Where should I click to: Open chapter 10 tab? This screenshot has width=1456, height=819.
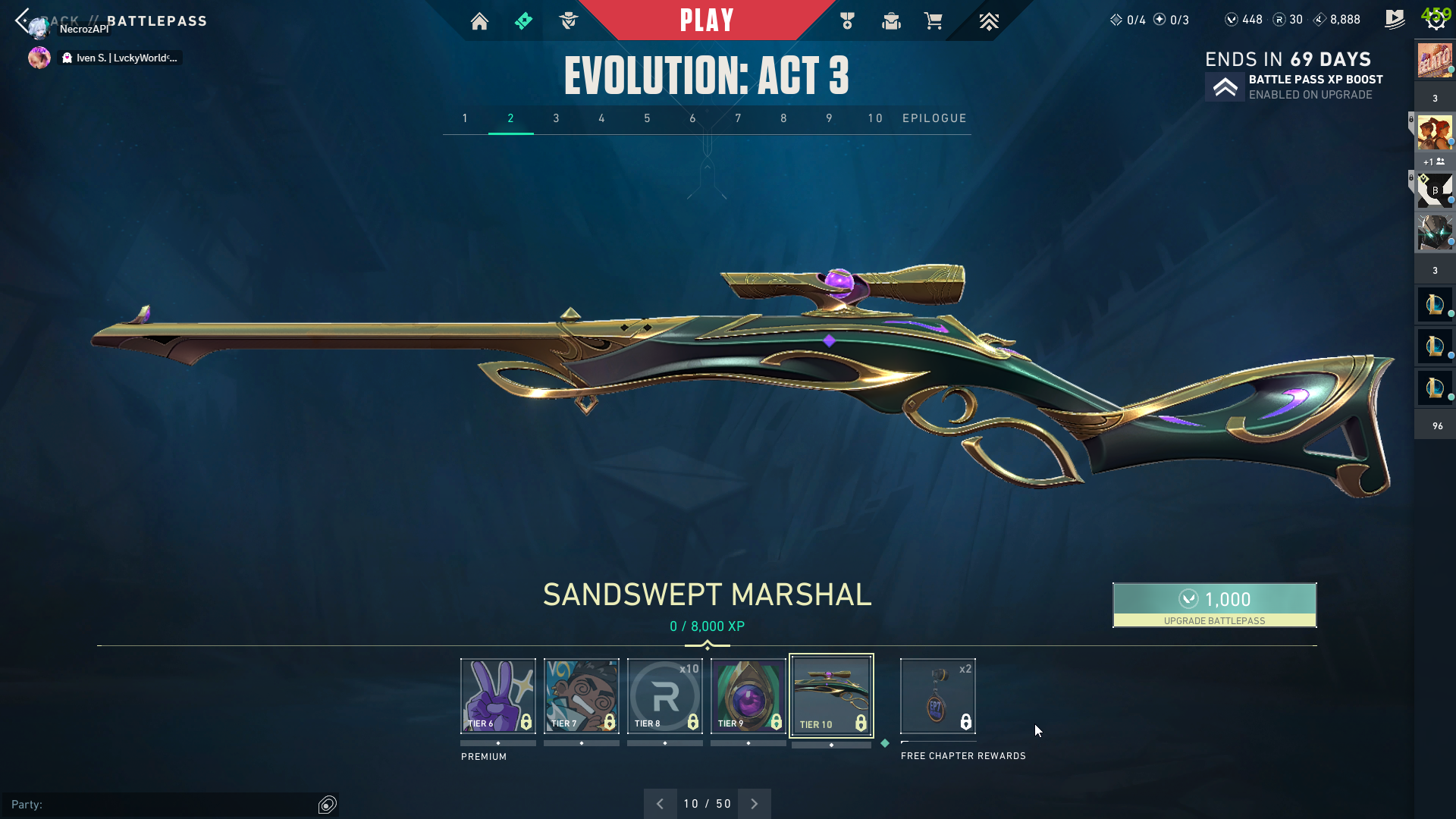(x=875, y=118)
